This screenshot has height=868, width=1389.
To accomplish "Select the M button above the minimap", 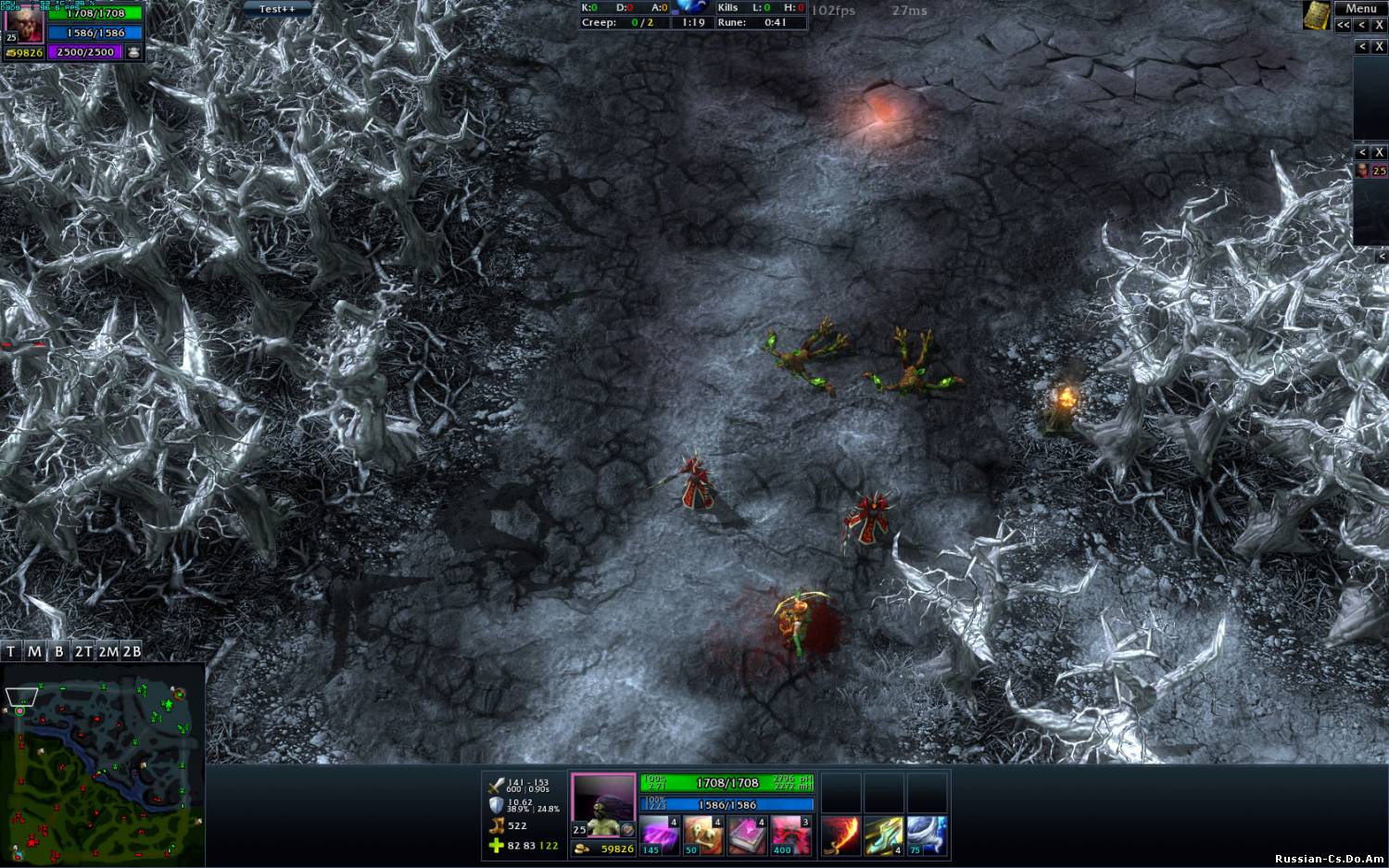I will point(34,651).
